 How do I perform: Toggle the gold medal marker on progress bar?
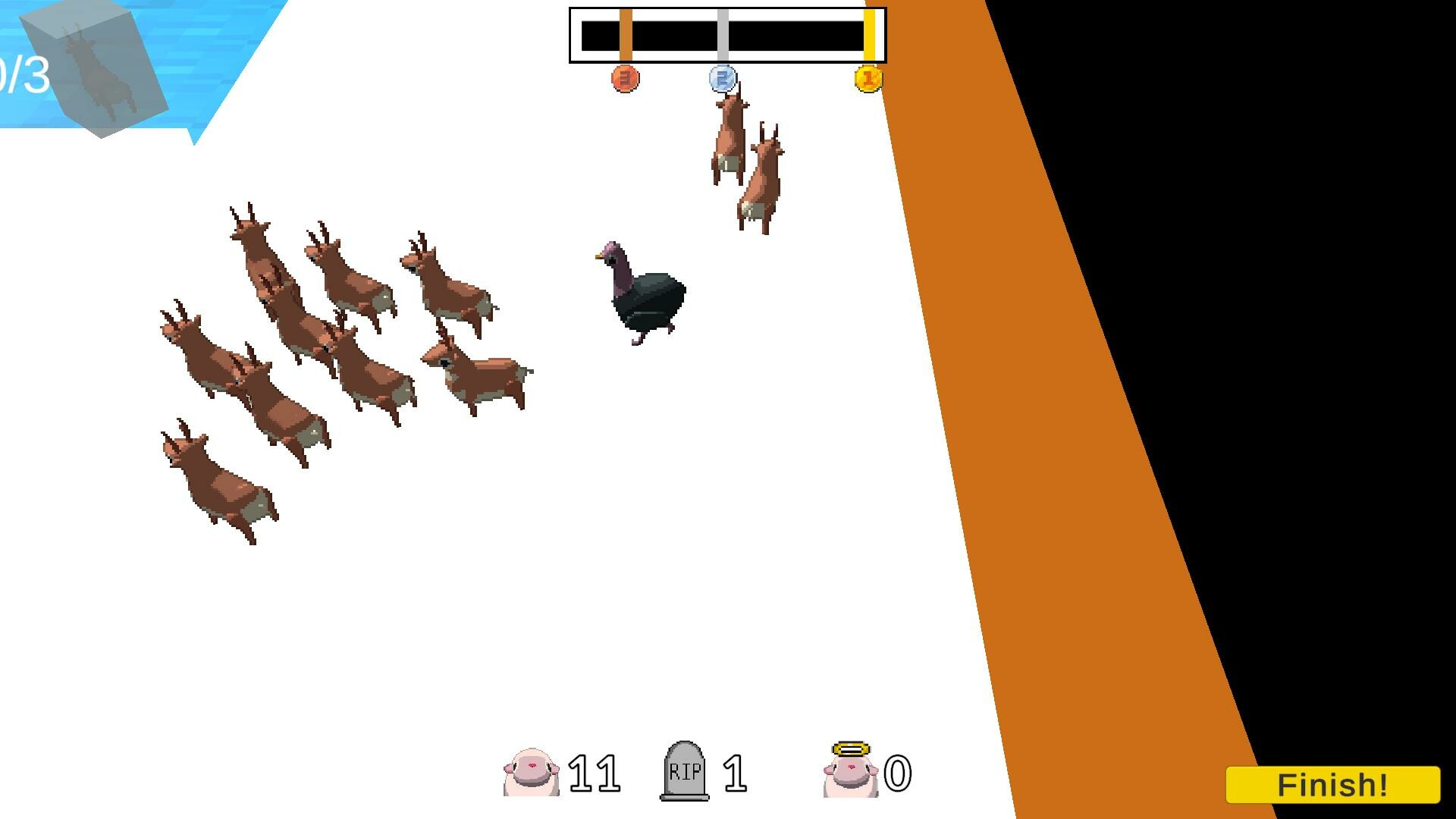867,33
